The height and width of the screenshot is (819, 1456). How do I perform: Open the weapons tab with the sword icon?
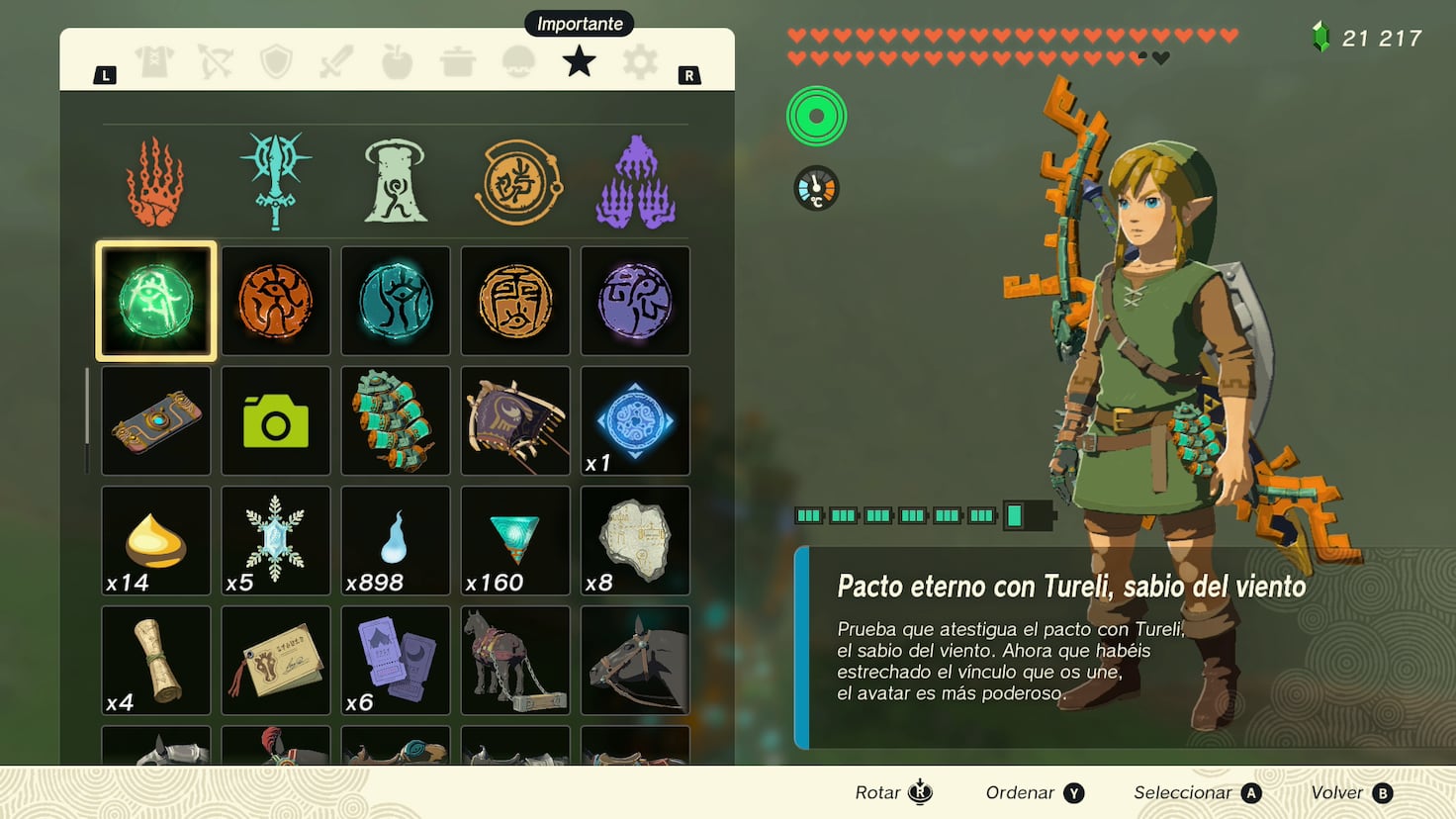pyautogui.click(x=336, y=61)
